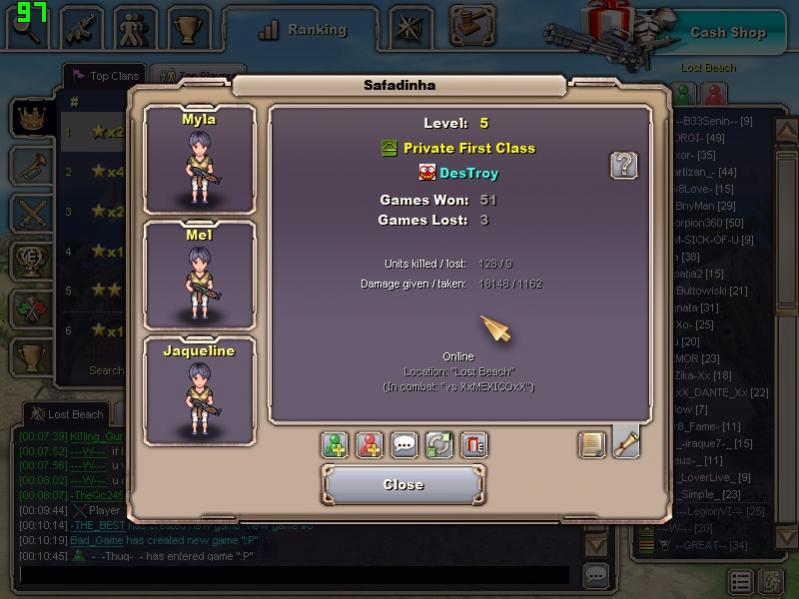This screenshot has height=599, width=799.
Task: Switch to the paper note tab
Action: click(592, 444)
